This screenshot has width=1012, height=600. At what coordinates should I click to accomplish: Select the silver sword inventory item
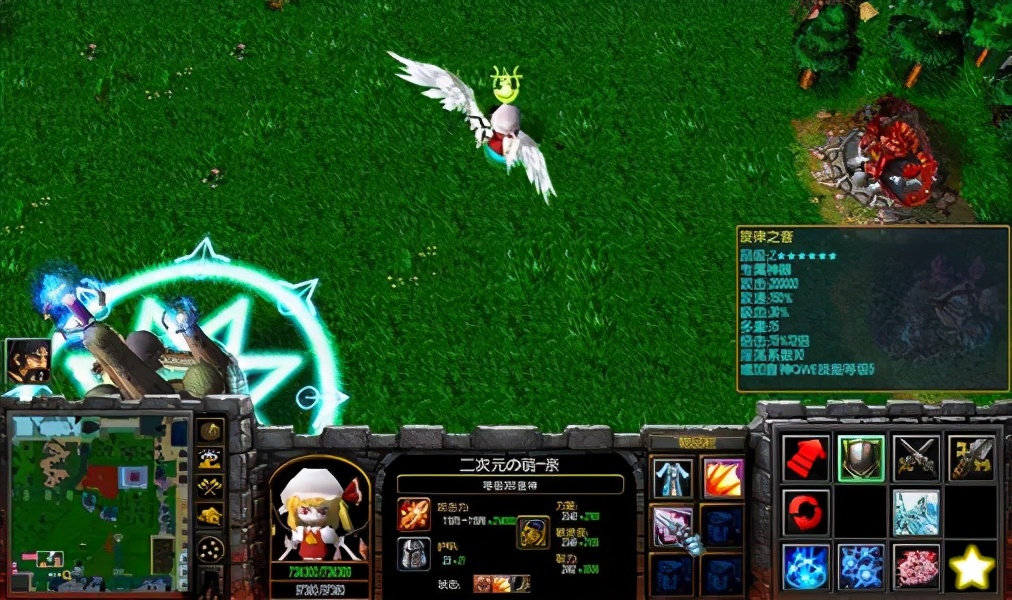pos(673,526)
